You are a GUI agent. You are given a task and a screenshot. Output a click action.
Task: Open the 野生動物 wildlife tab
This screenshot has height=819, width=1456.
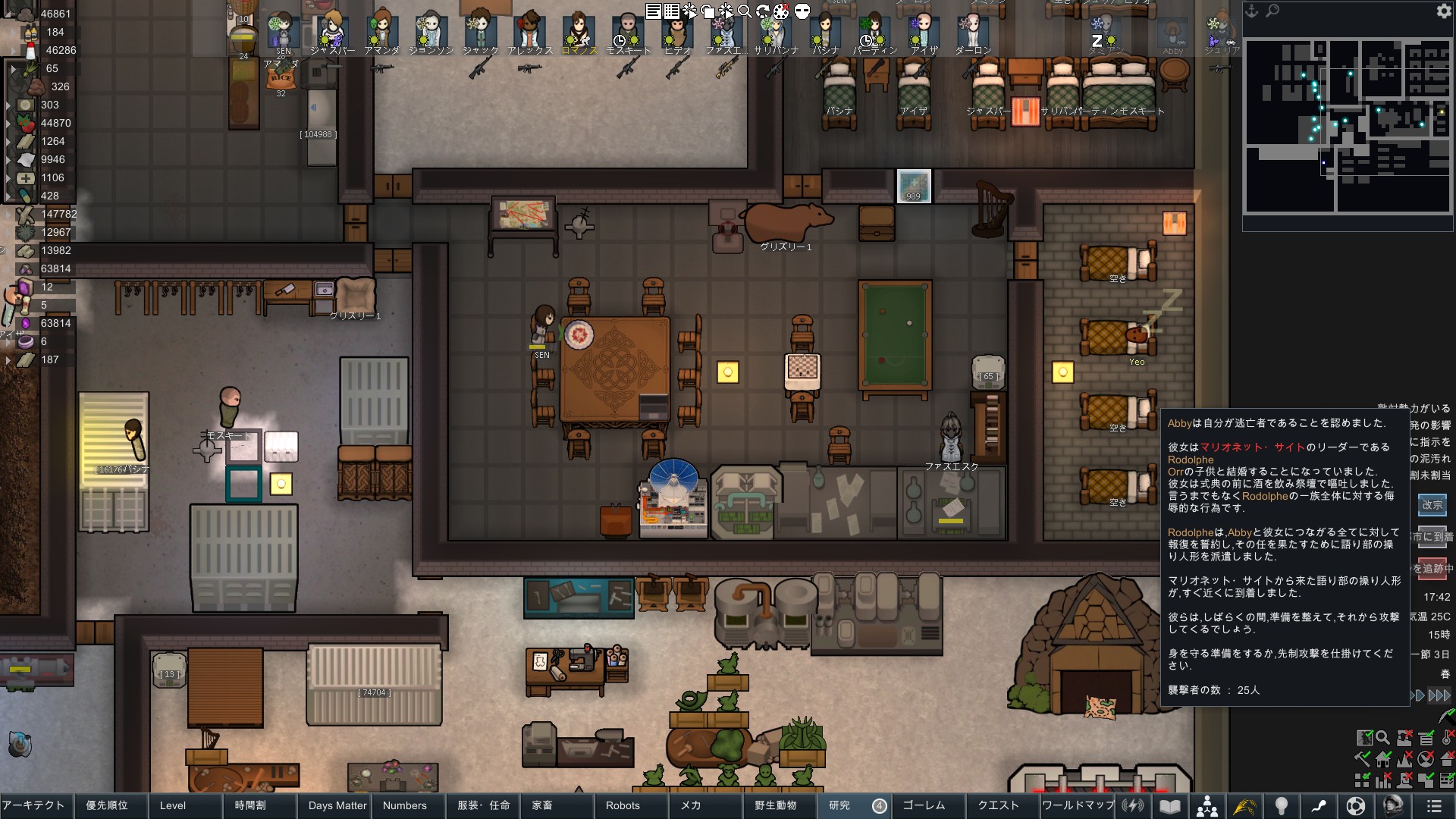coord(775,805)
